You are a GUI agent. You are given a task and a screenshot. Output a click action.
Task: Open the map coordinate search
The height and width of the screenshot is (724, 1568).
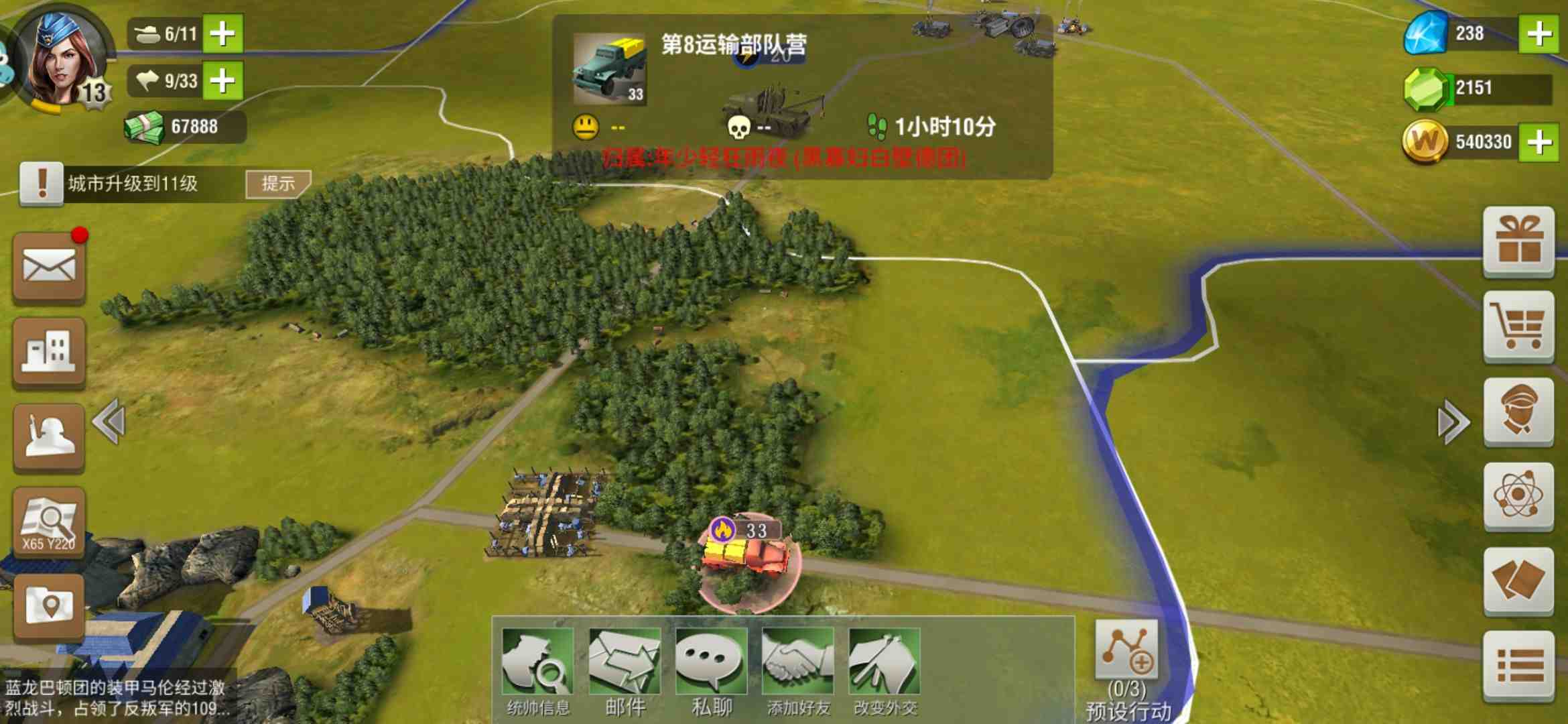[x=49, y=523]
